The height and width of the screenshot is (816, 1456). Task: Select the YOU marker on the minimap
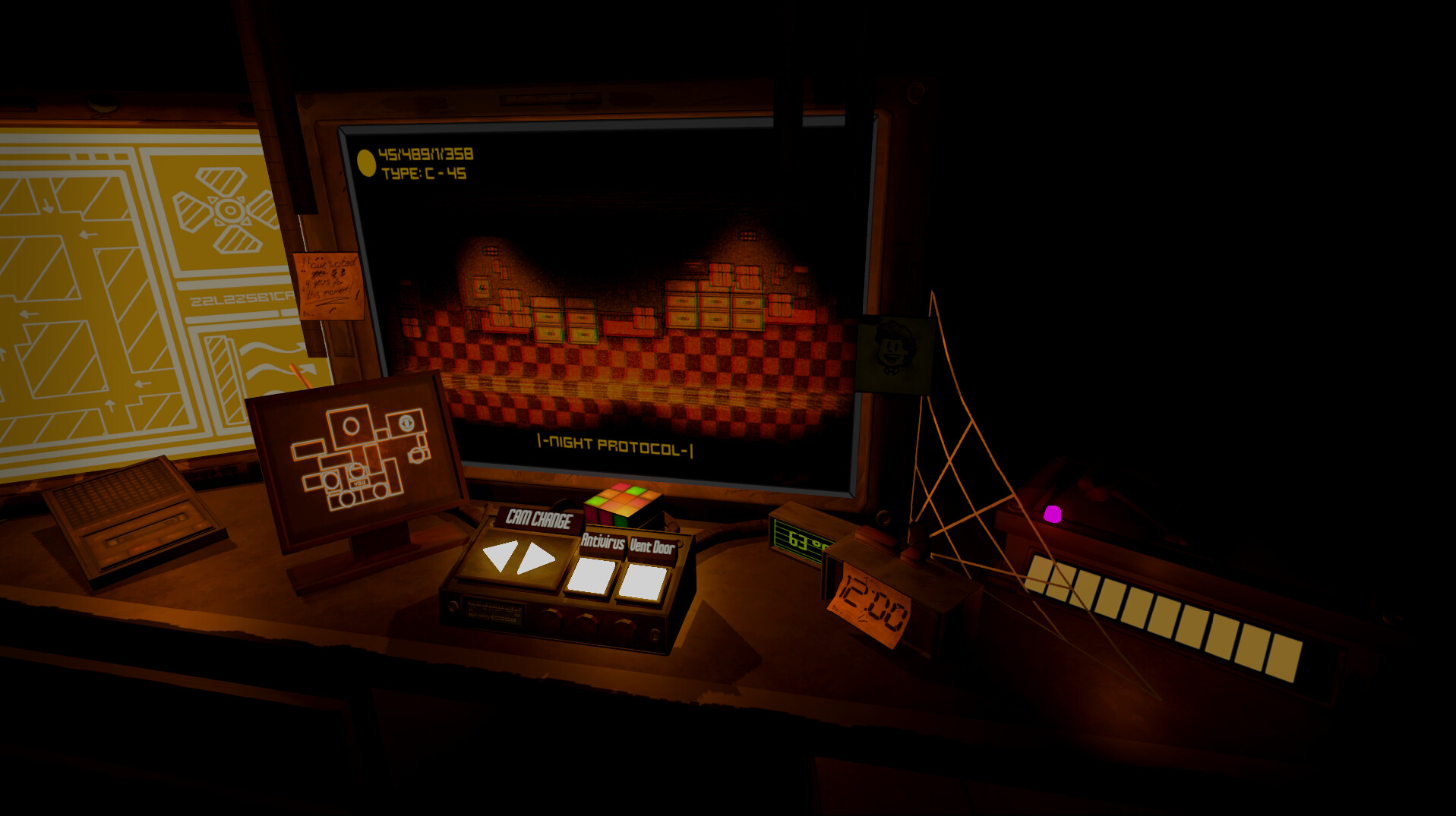click(x=360, y=482)
